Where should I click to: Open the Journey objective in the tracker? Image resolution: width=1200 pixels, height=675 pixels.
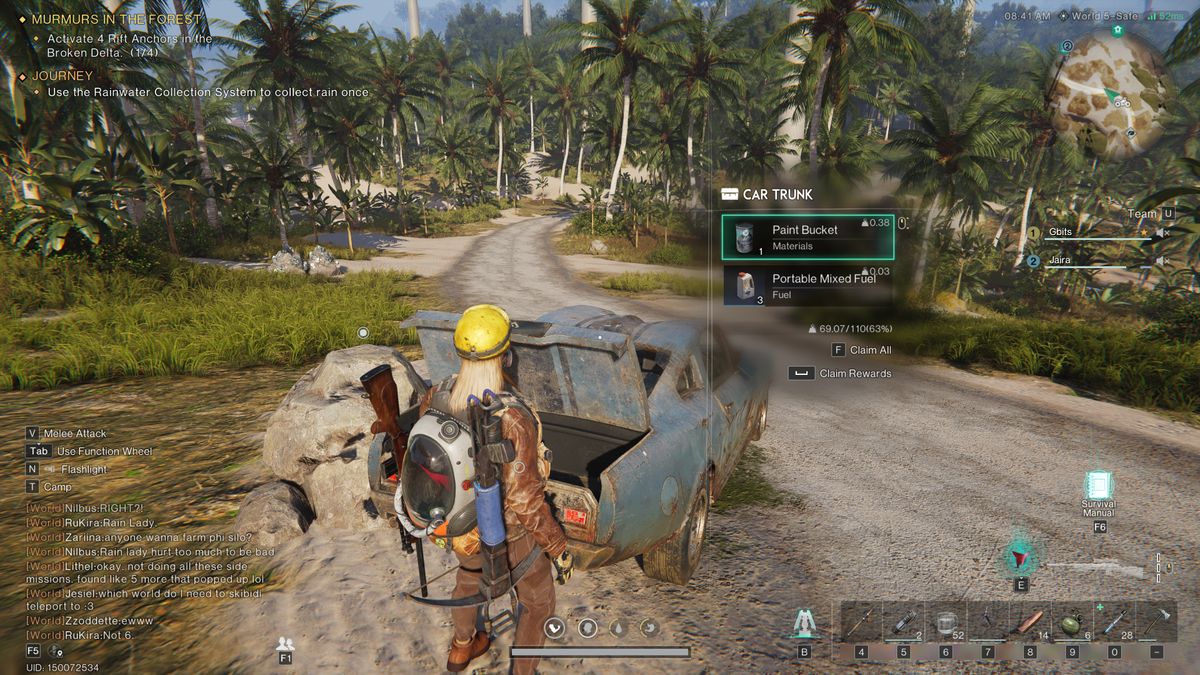coord(62,76)
